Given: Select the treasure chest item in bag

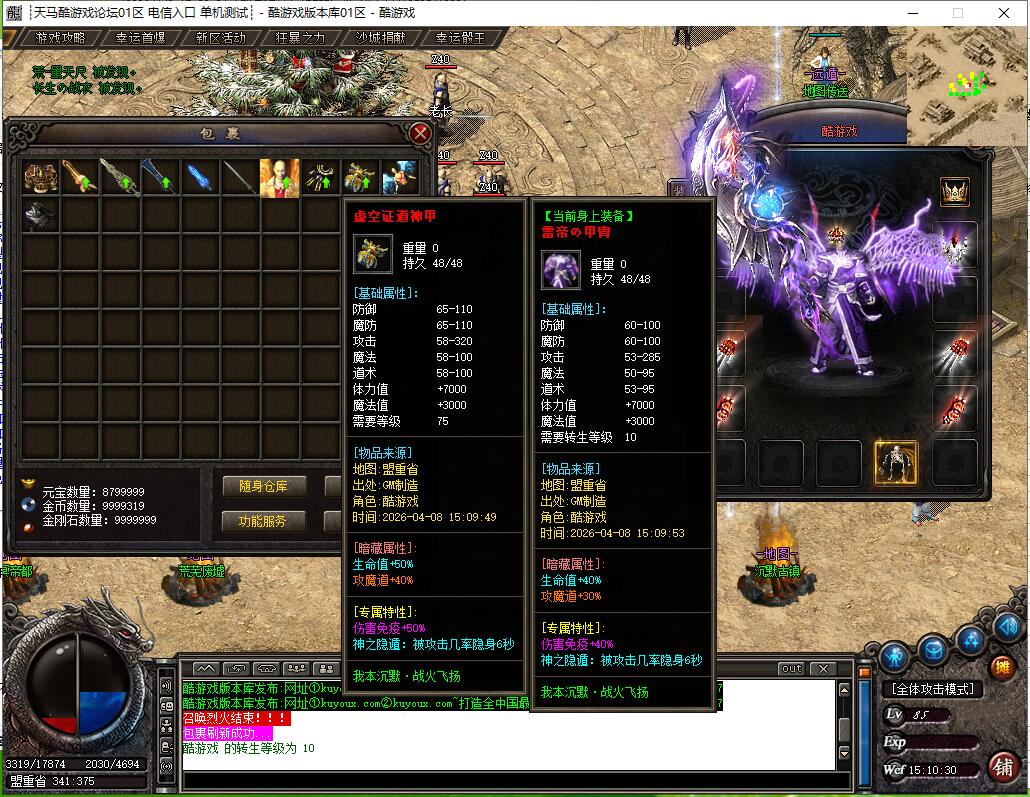Looking at the screenshot, I should click(x=40, y=177).
